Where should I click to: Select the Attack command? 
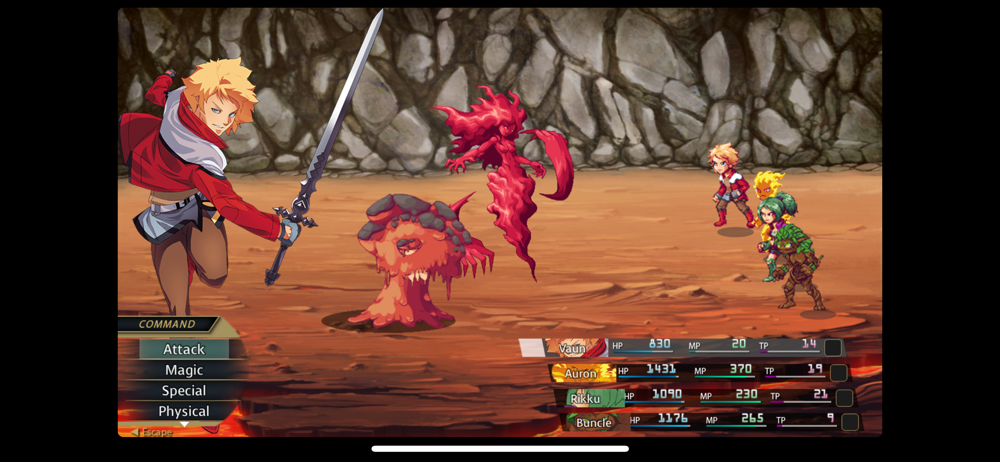click(184, 349)
